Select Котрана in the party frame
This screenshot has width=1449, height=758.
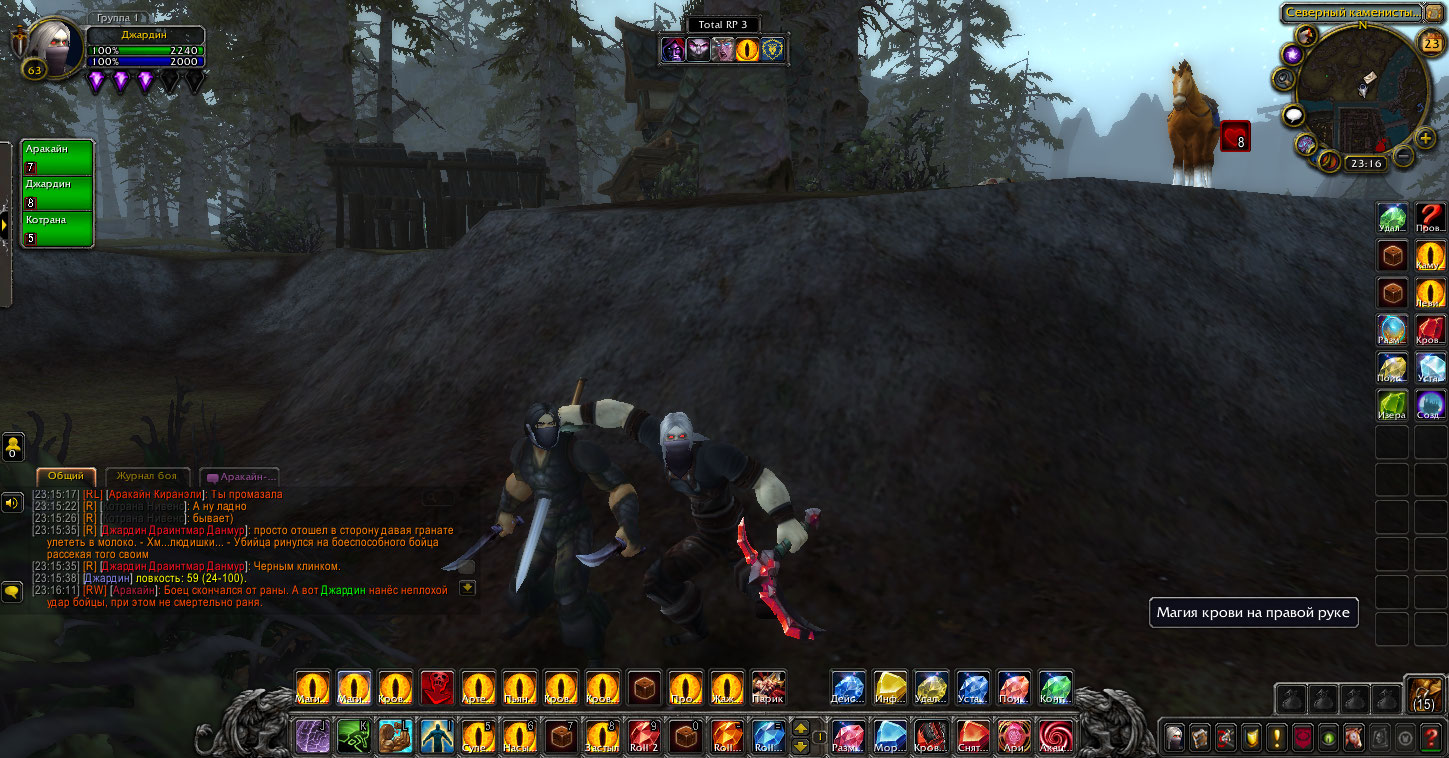[57, 229]
